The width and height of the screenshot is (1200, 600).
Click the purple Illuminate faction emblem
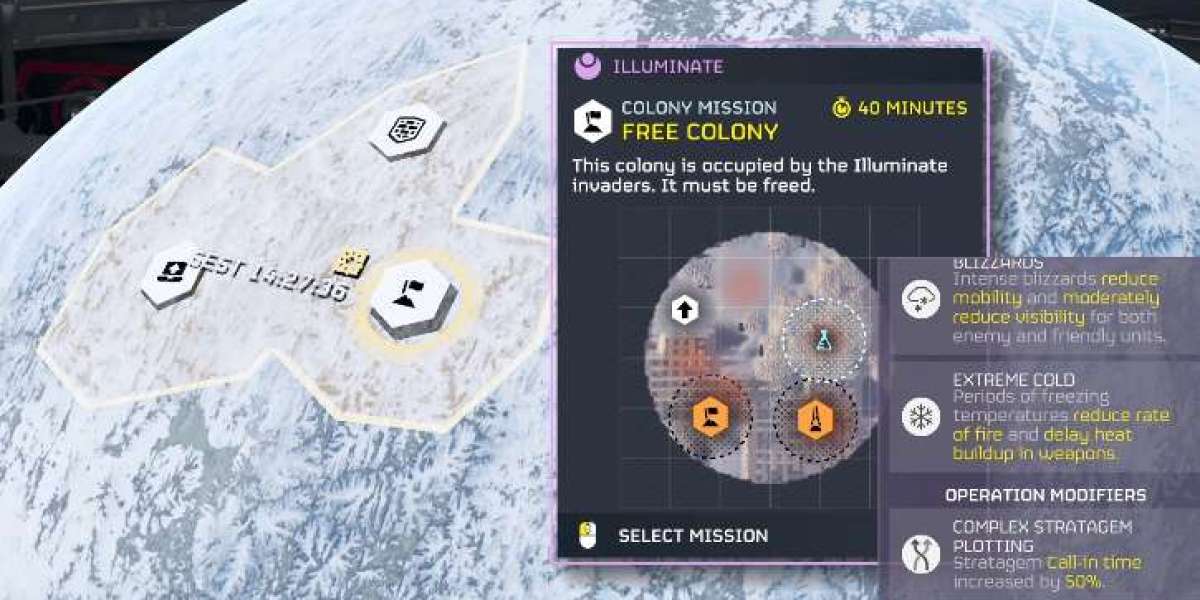pyautogui.click(x=587, y=67)
